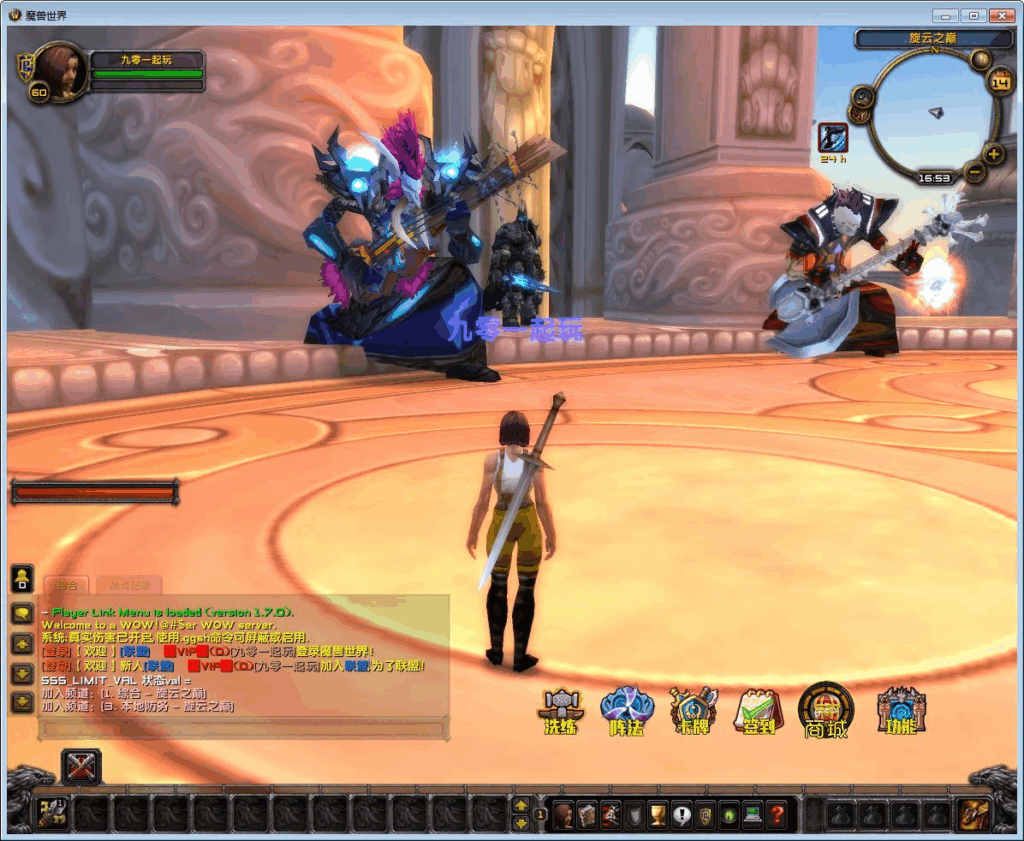Screen dimensions: 1024x841
Task: Click the 24 h buff icon
Action: (833, 137)
